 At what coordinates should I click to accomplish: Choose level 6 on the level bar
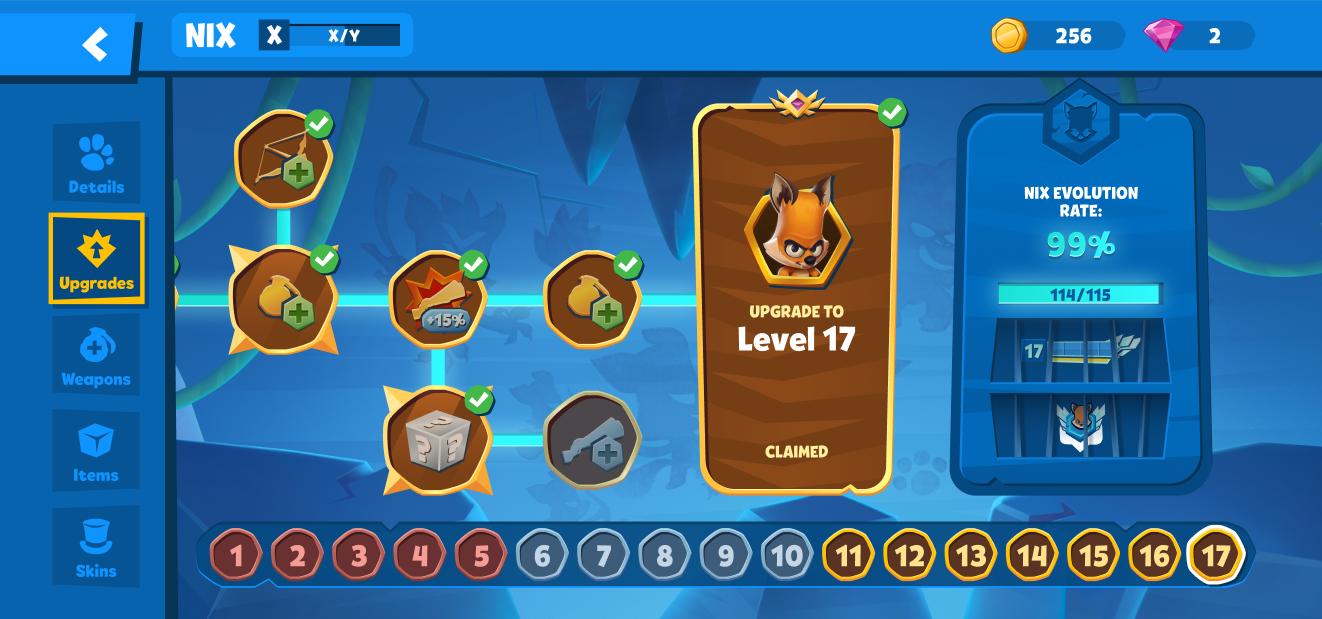542,555
